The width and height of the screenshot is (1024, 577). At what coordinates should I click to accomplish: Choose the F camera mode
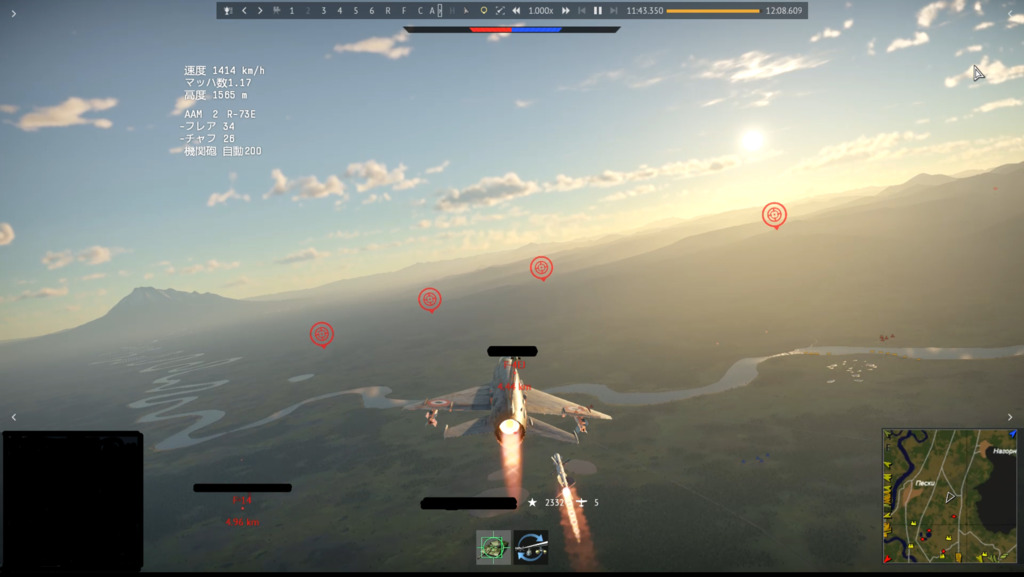coord(404,10)
